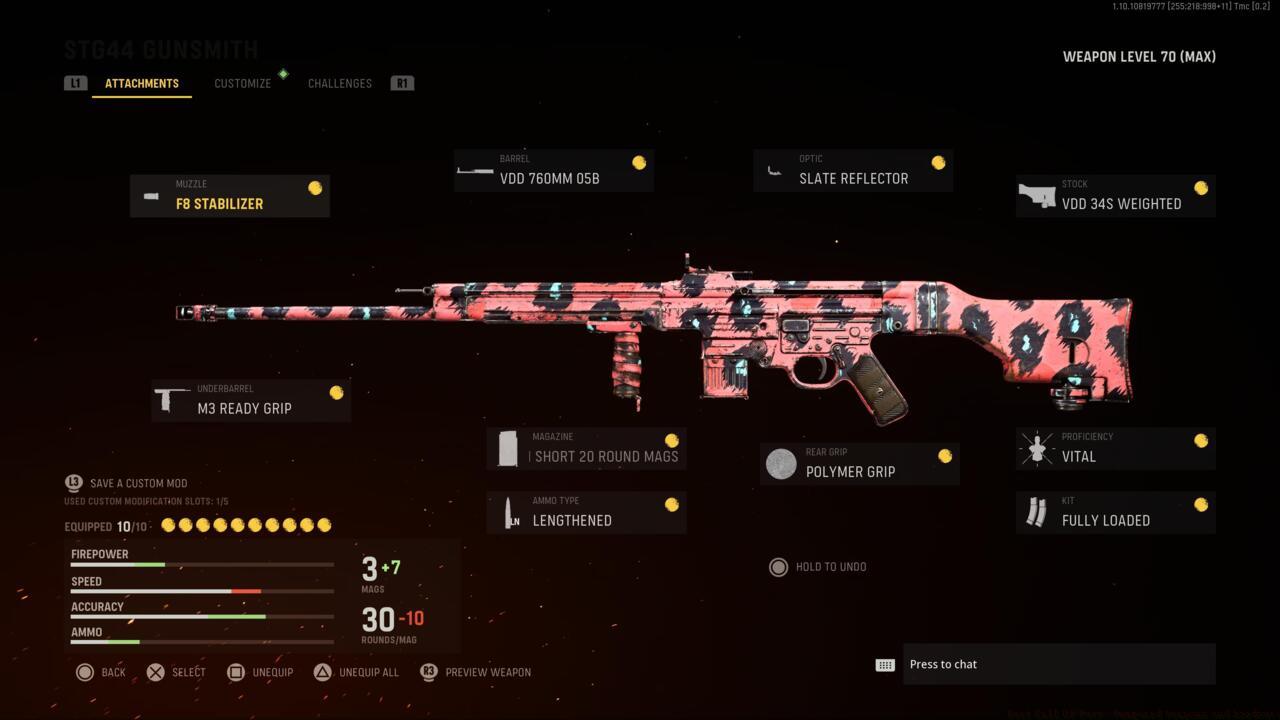Click Save a Custom Mod
The image size is (1280, 720).
coord(138,483)
